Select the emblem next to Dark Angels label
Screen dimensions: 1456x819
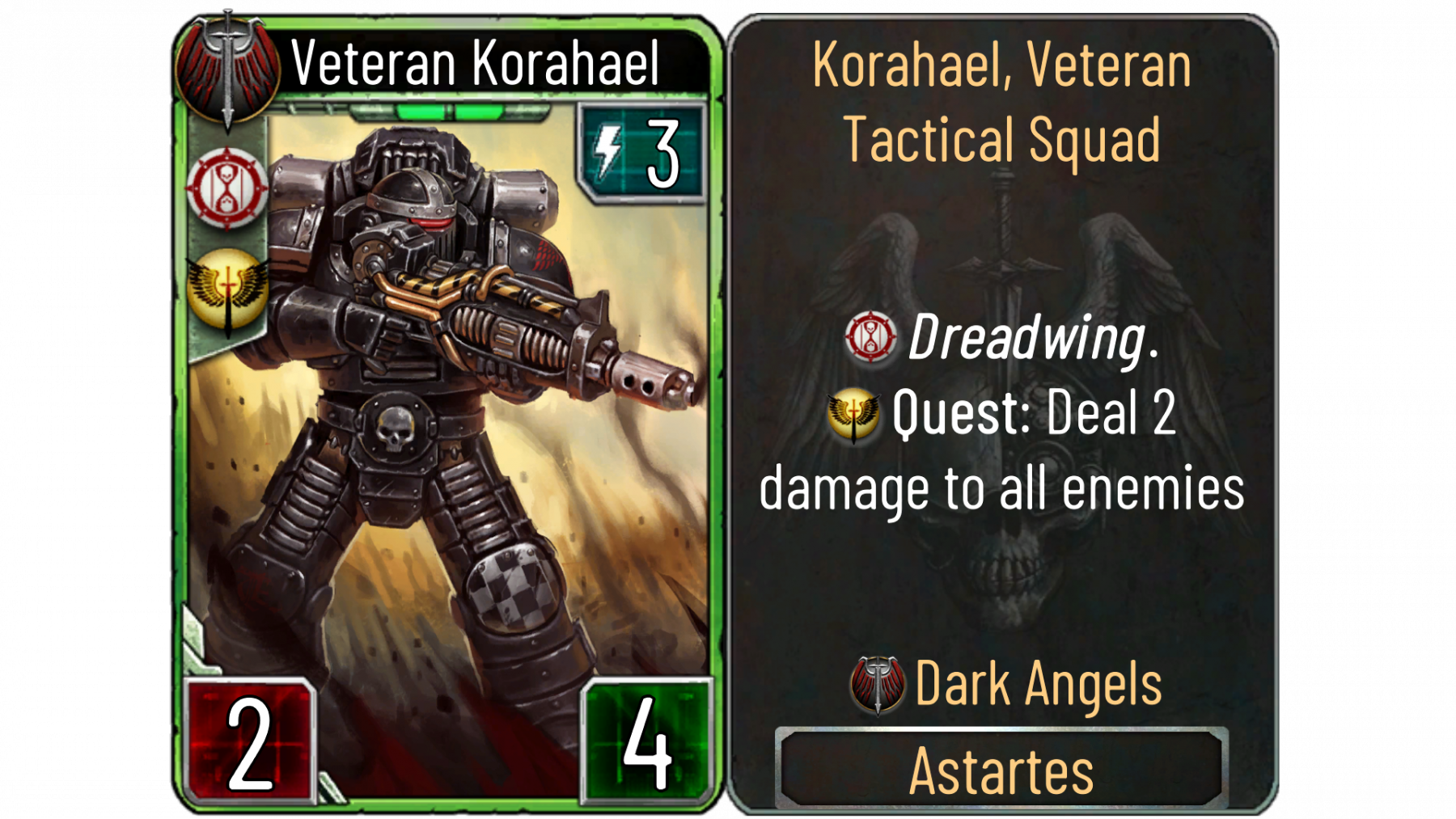(x=878, y=684)
